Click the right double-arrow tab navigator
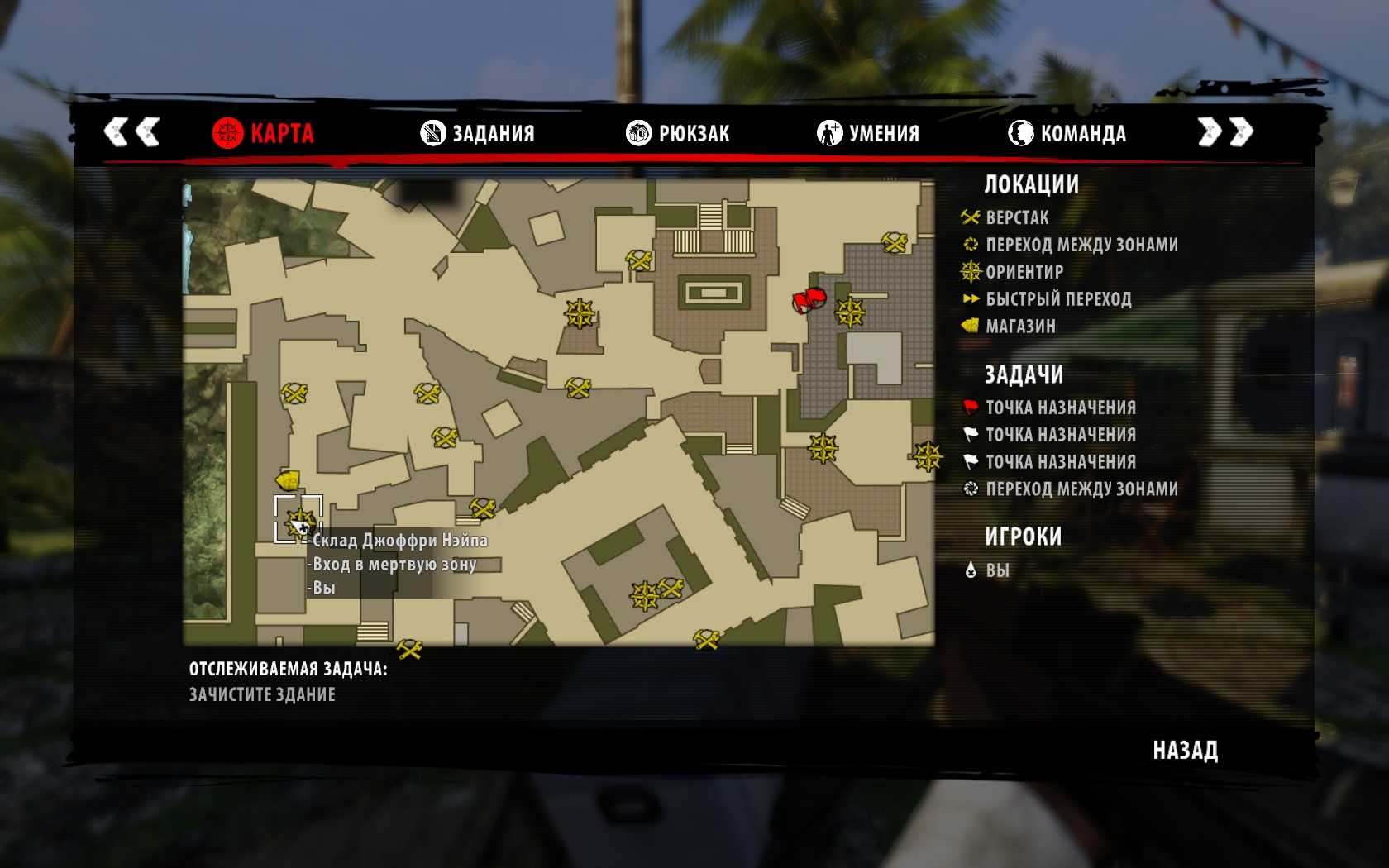This screenshot has height=868, width=1389. (1225, 131)
